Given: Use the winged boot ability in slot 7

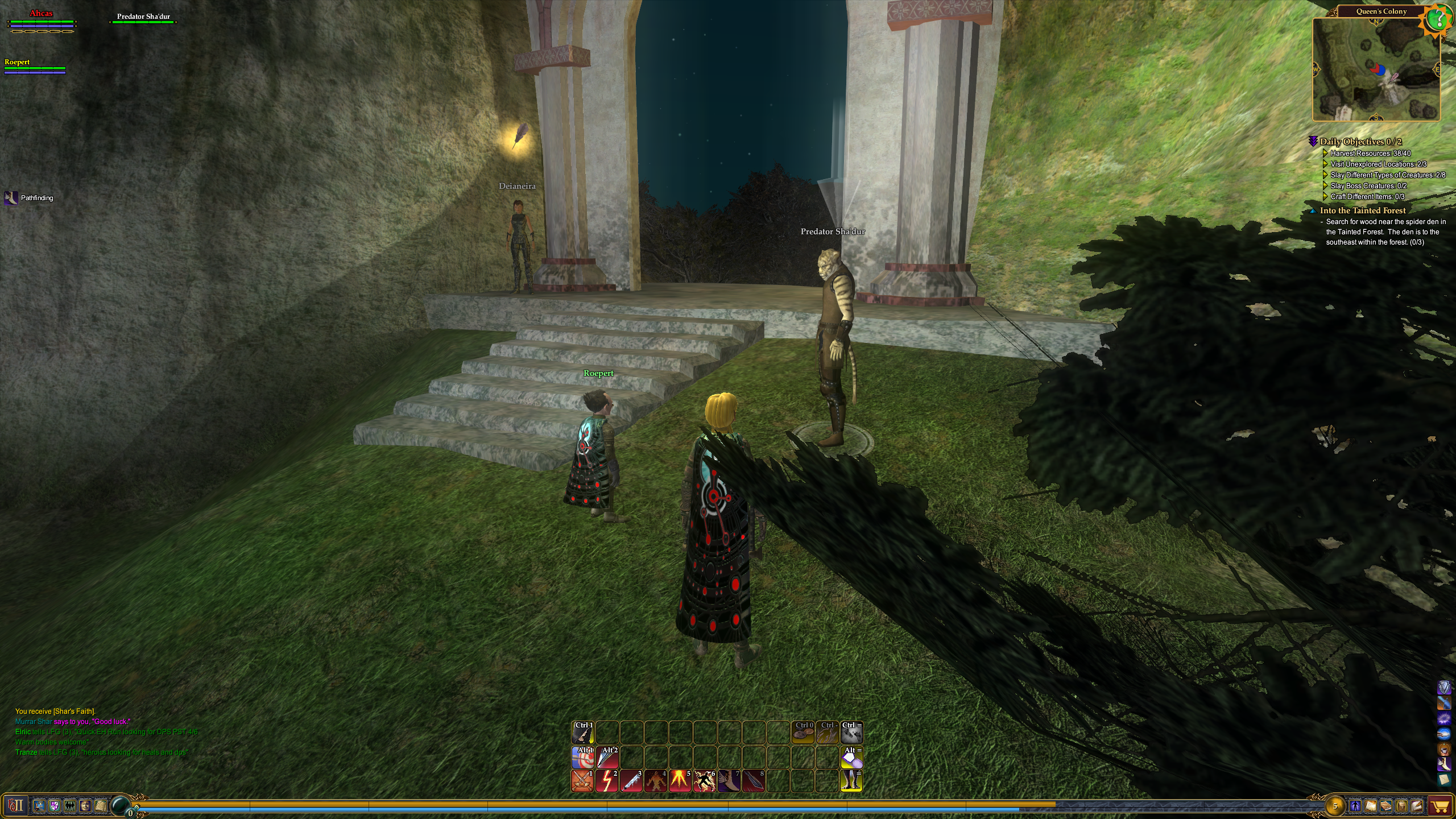Looking at the screenshot, I should [x=729, y=781].
